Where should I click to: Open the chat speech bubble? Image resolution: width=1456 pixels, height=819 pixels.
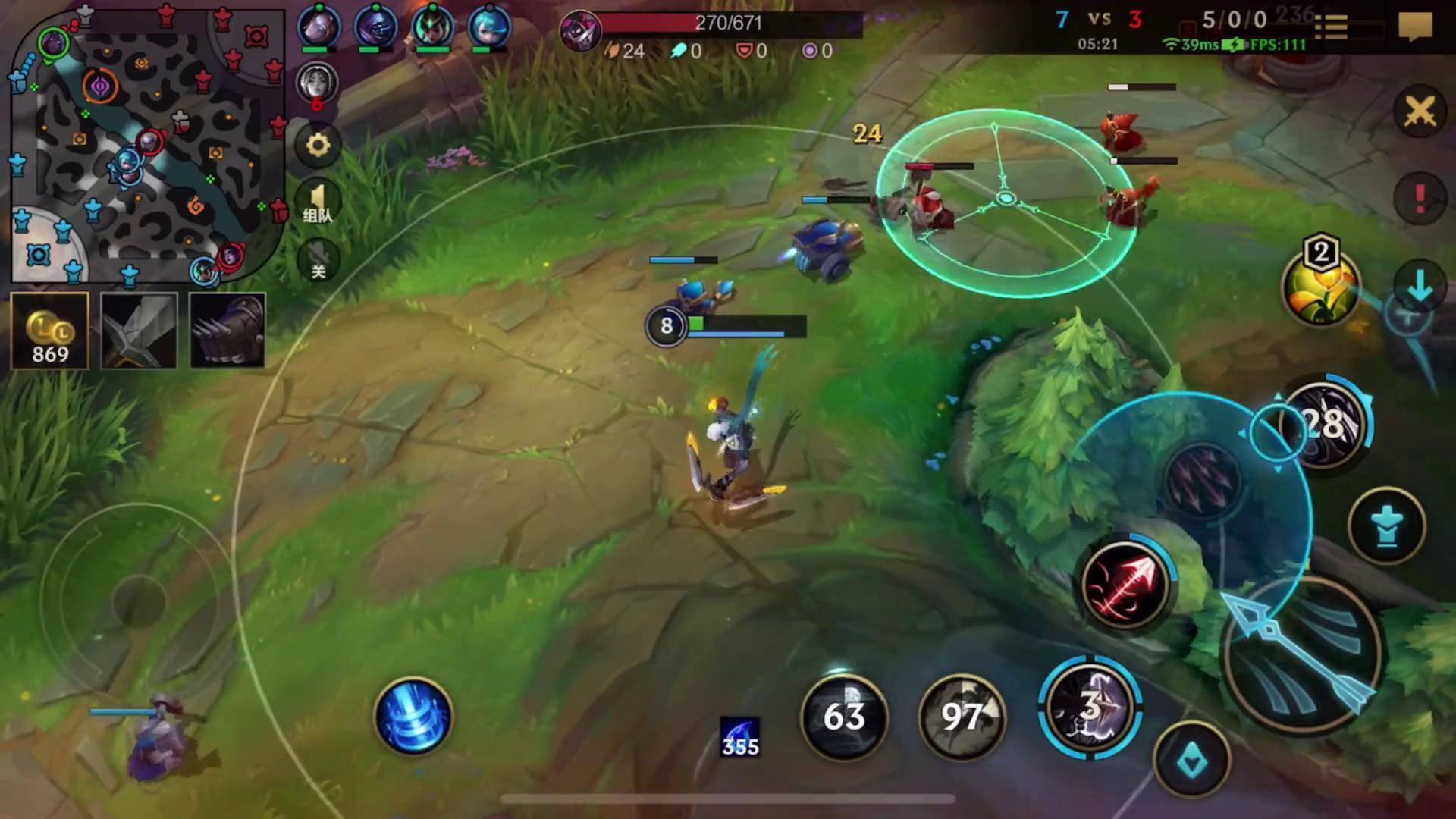pos(1415,27)
